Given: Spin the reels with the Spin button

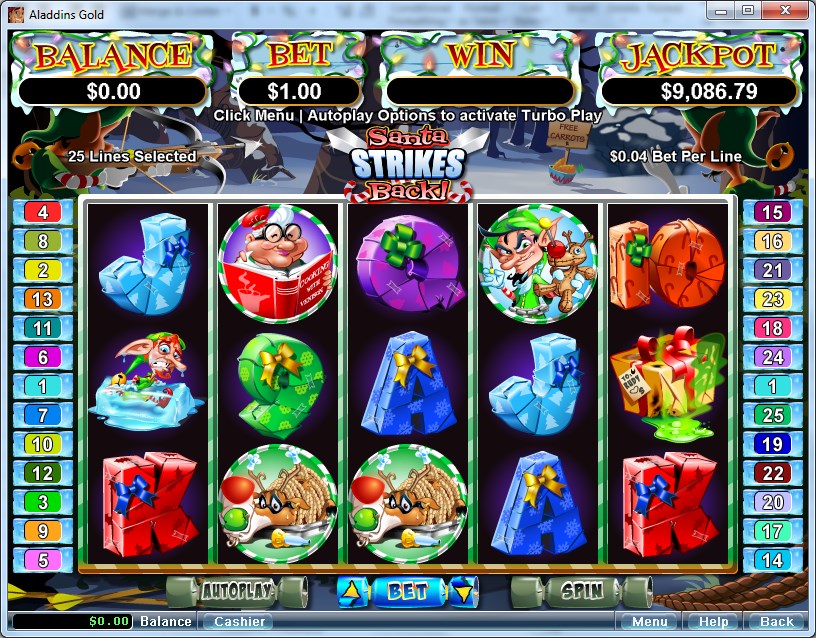Looking at the screenshot, I should click(x=581, y=590).
